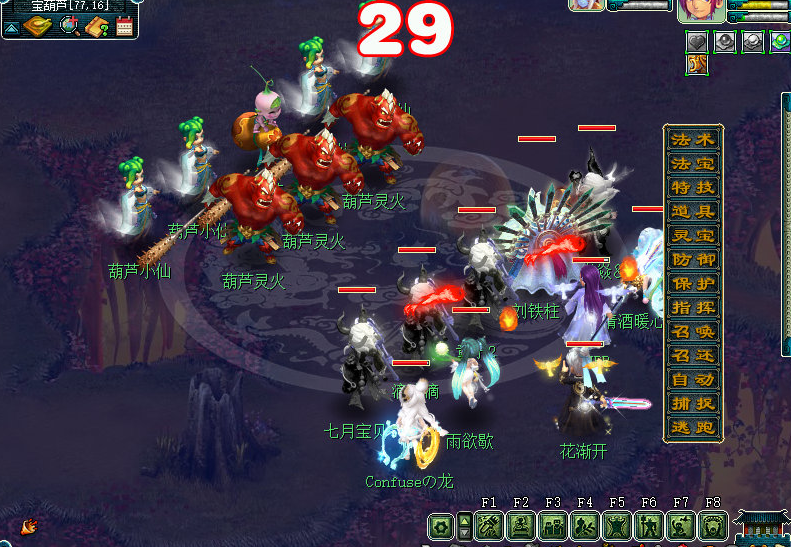This screenshot has width=791, height=547.
Task: Open the 法宝 magic treasure command
Action: coord(693,163)
